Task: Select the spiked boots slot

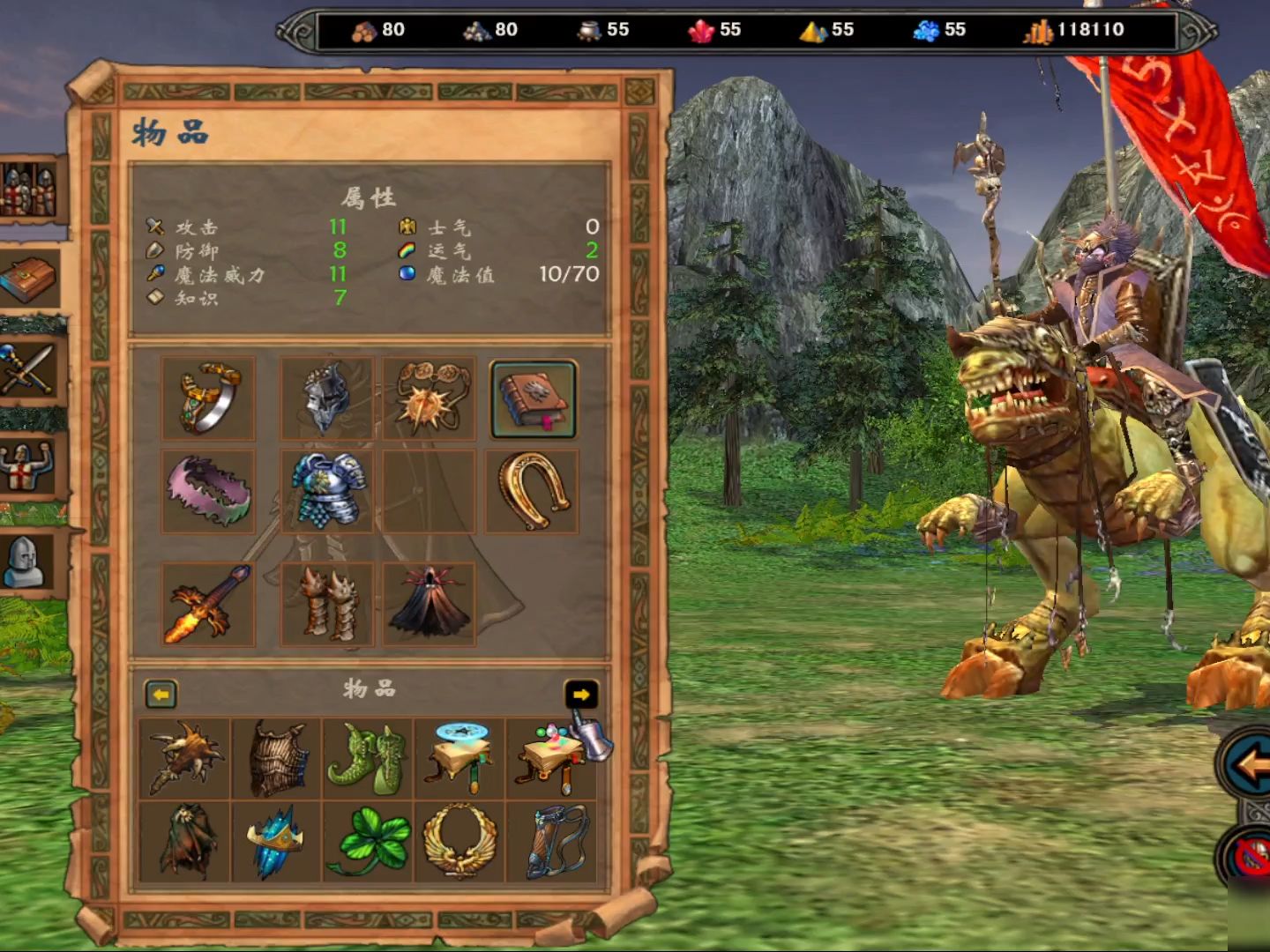Action: click(326, 606)
